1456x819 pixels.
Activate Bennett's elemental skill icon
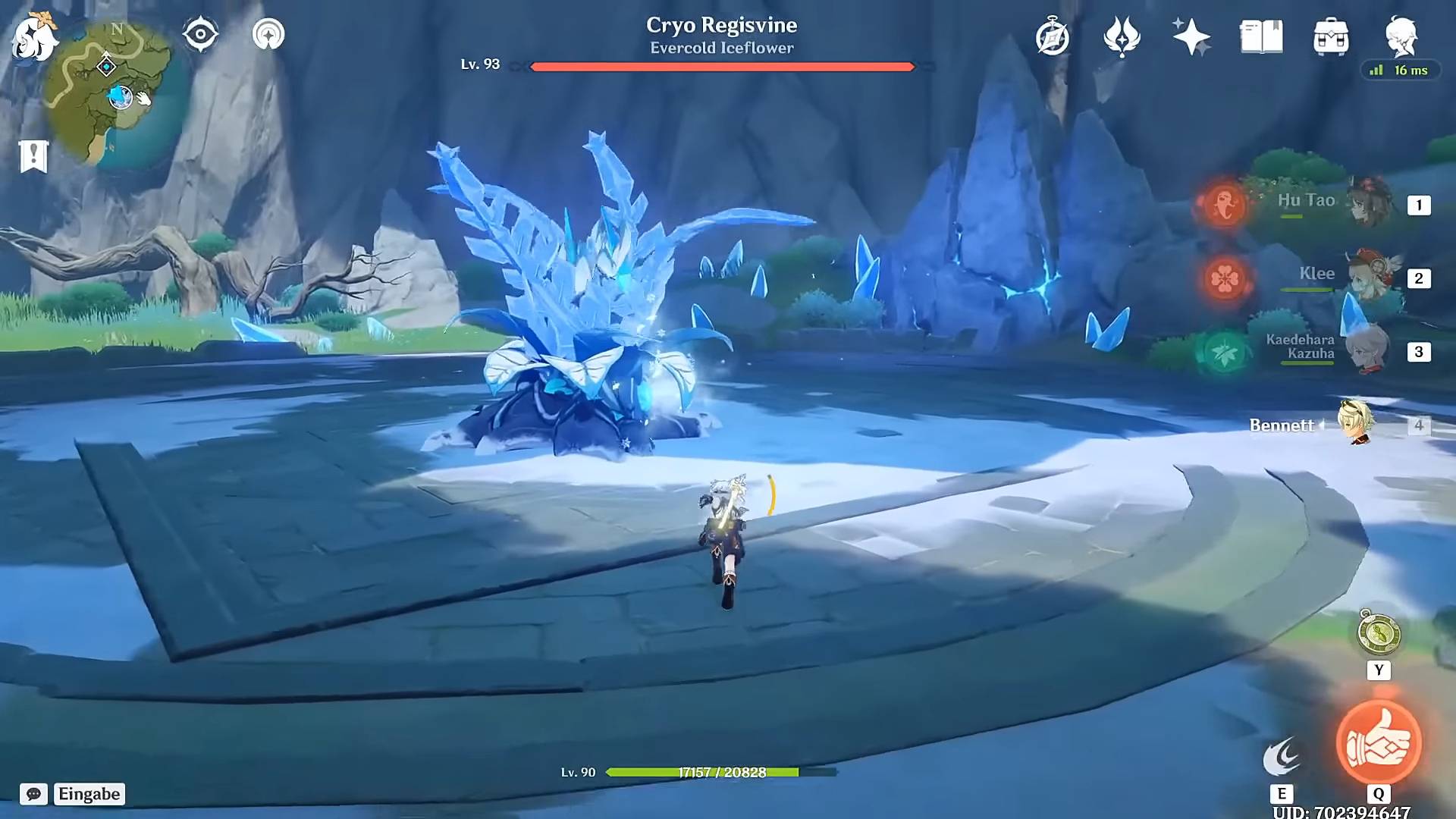coord(1282,757)
